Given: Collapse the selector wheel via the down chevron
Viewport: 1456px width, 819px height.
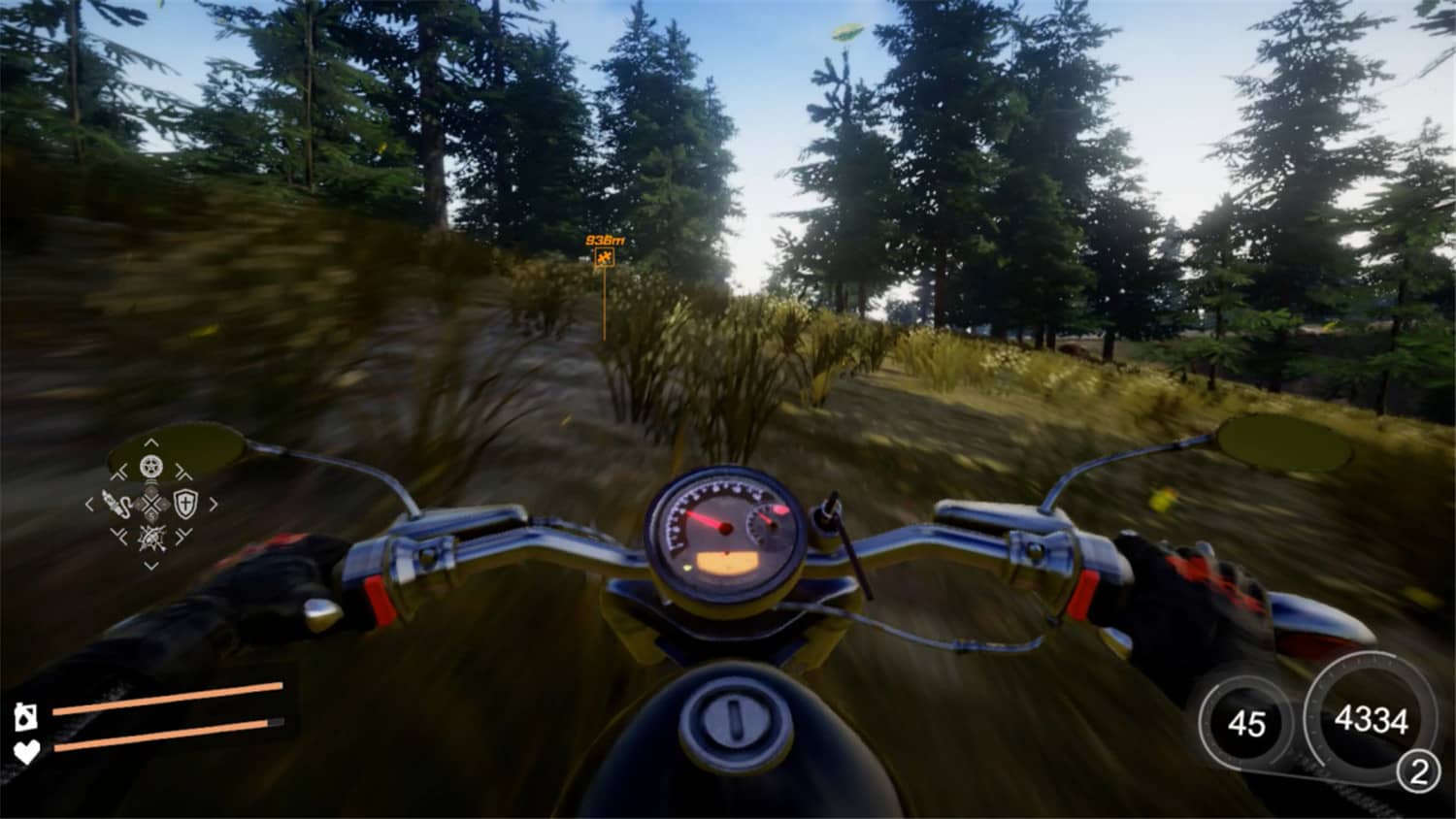Looking at the screenshot, I should click(x=151, y=564).
